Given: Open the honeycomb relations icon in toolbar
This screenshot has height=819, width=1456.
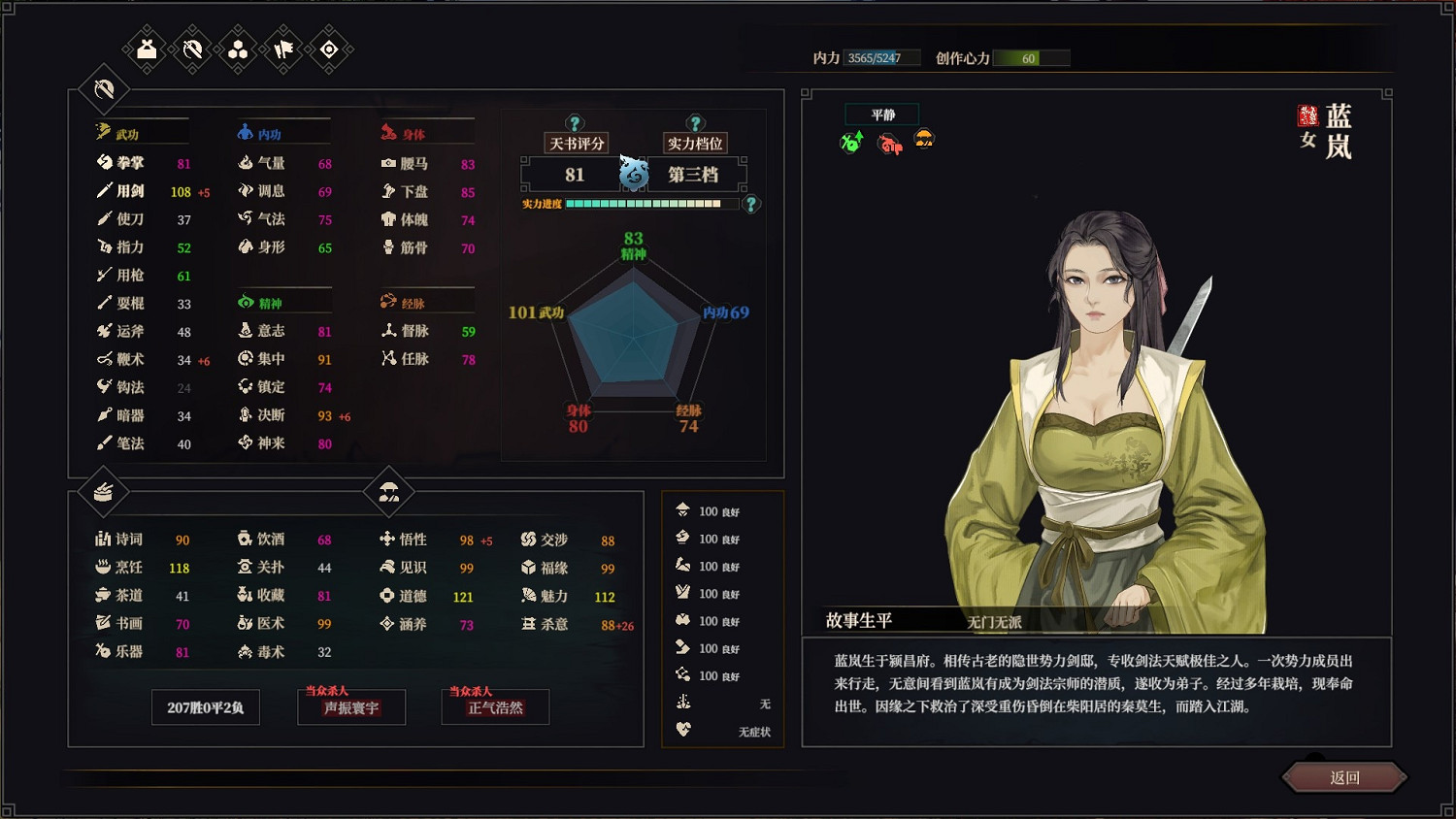Looking at the screenshot, I should (x=236, y=49).
